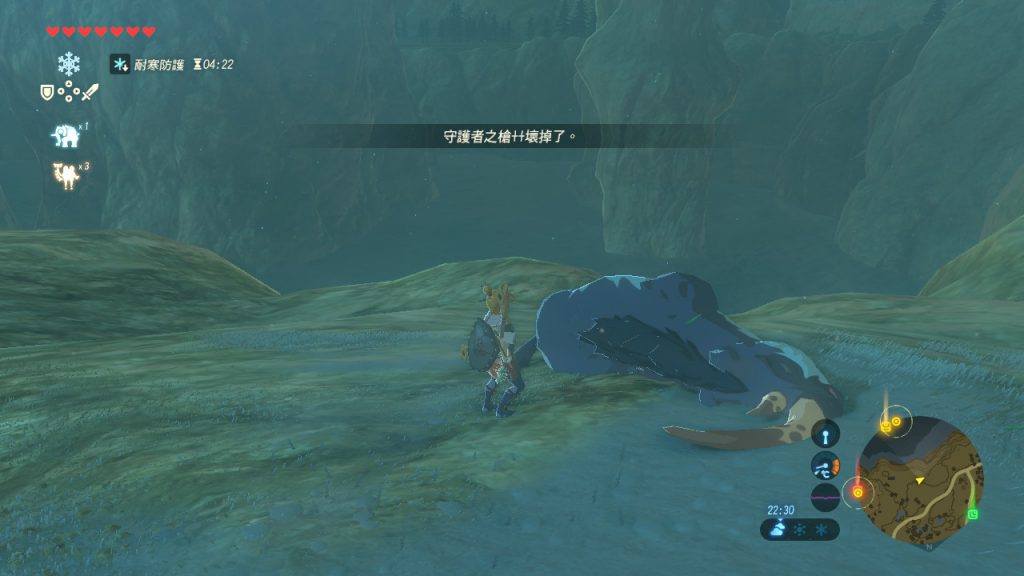Select the green shrine marker on minimap

973,514
